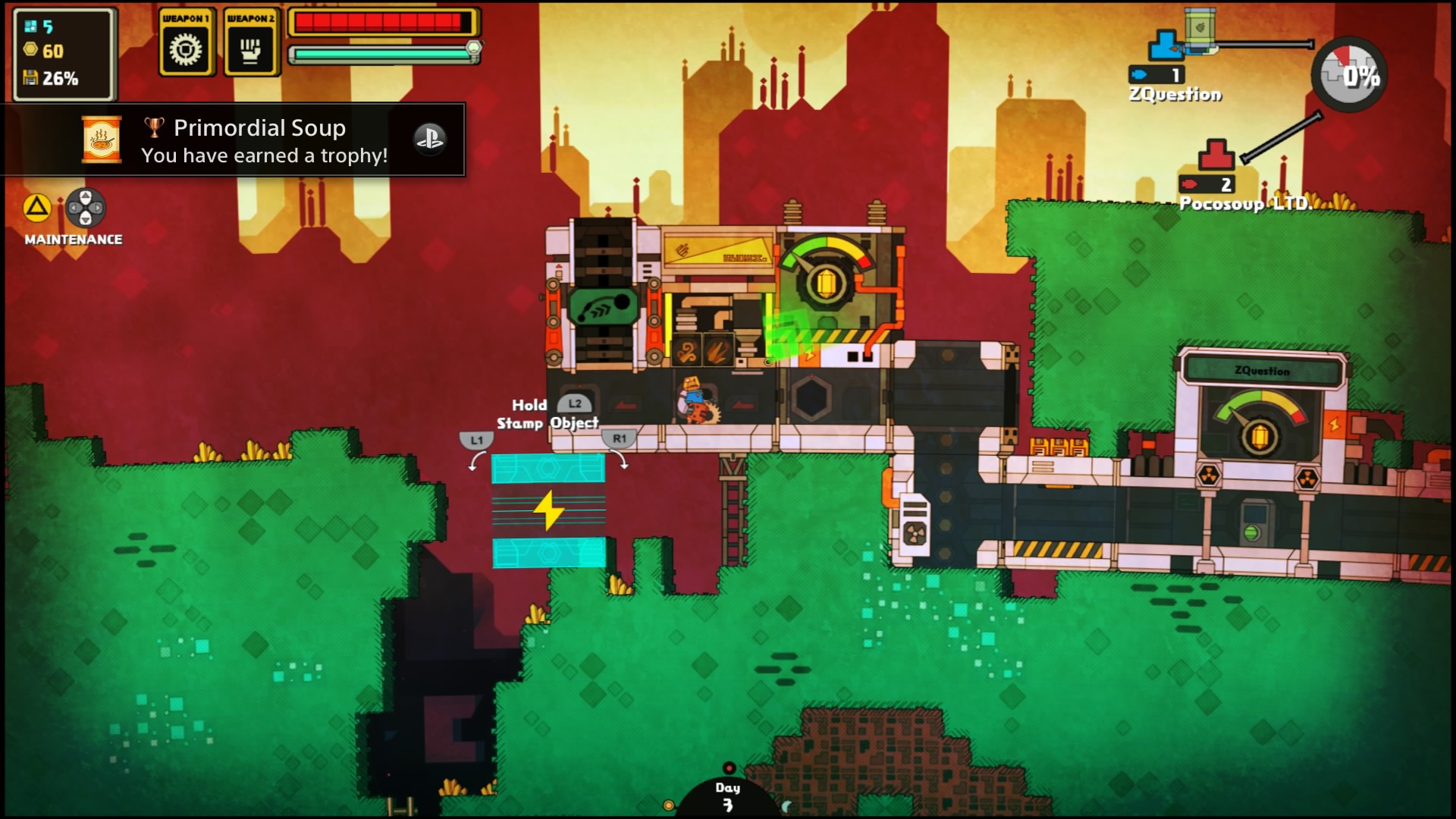
Task: Click the circular 0% progress dial
Action: point(1350,75)
